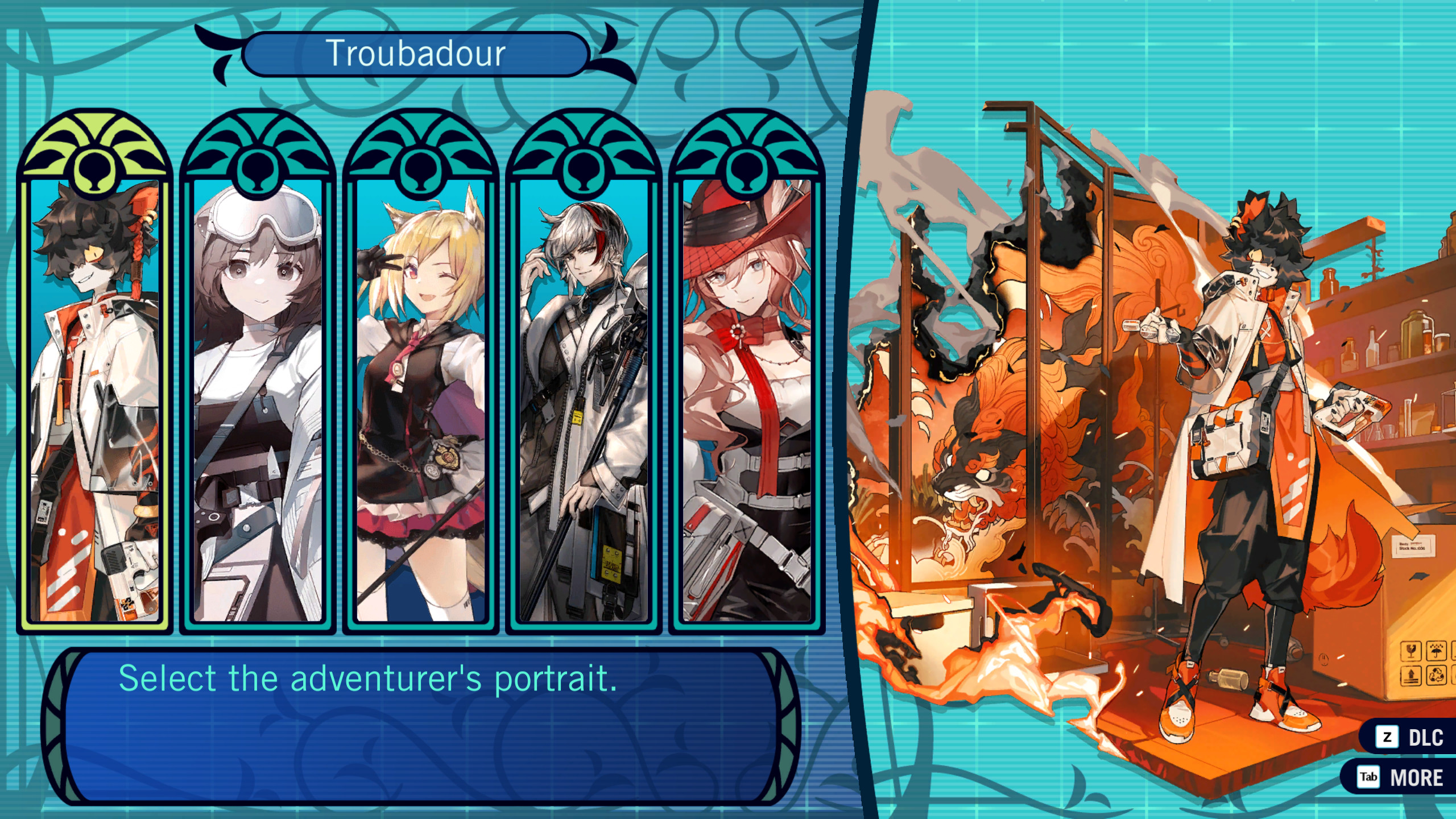Viewport: 1456px width, 819px height.
Task: Click the Troubadour class name banner
Action: click(x=418, y=54)
